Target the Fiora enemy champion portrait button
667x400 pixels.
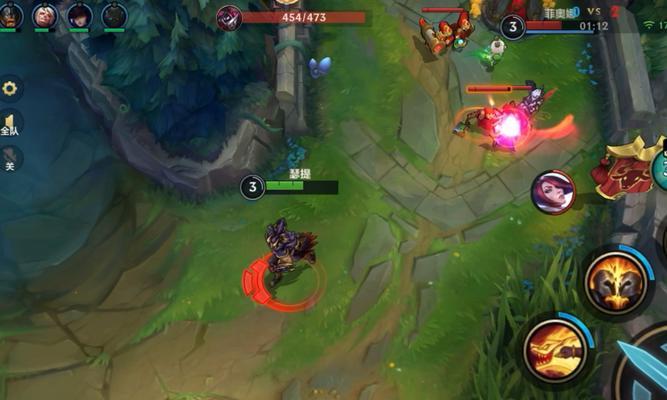552,191
